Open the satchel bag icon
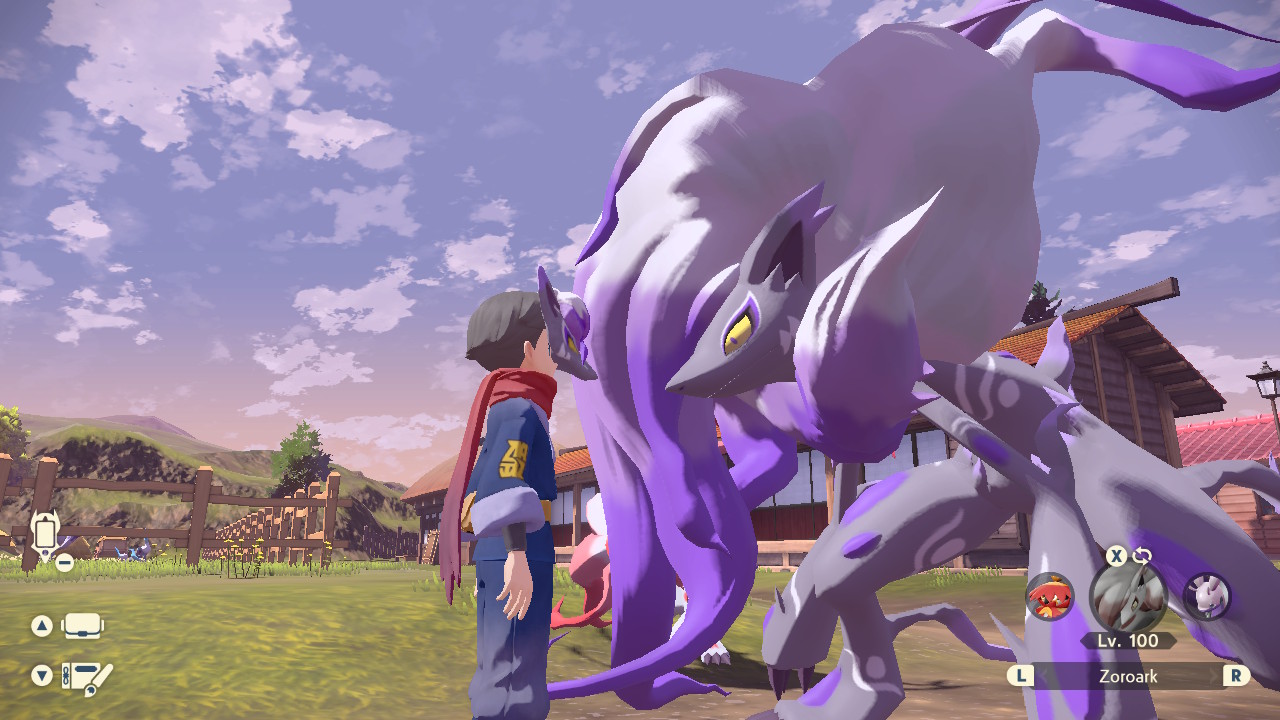Viewport: 1280px width, 720px height. [x=83, y=627]
